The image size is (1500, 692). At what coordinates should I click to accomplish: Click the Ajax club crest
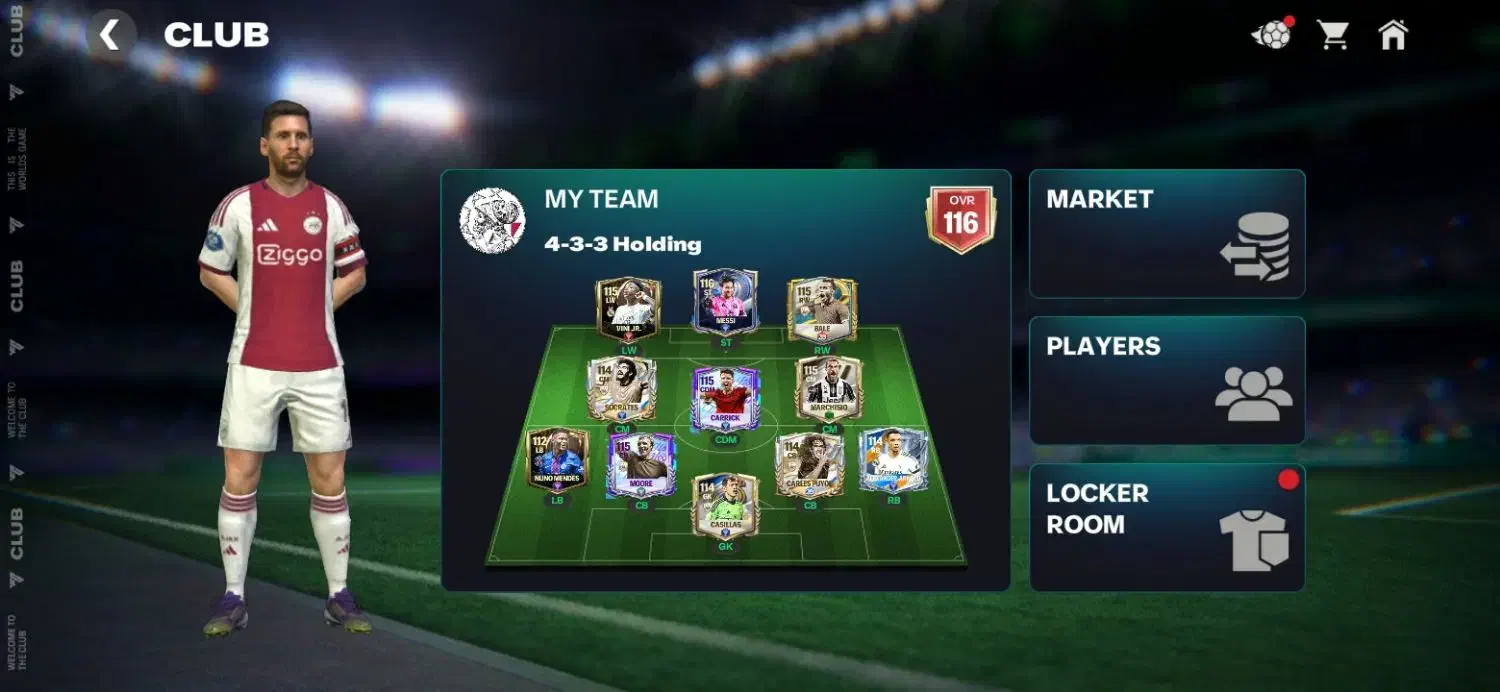coord(492,220)
